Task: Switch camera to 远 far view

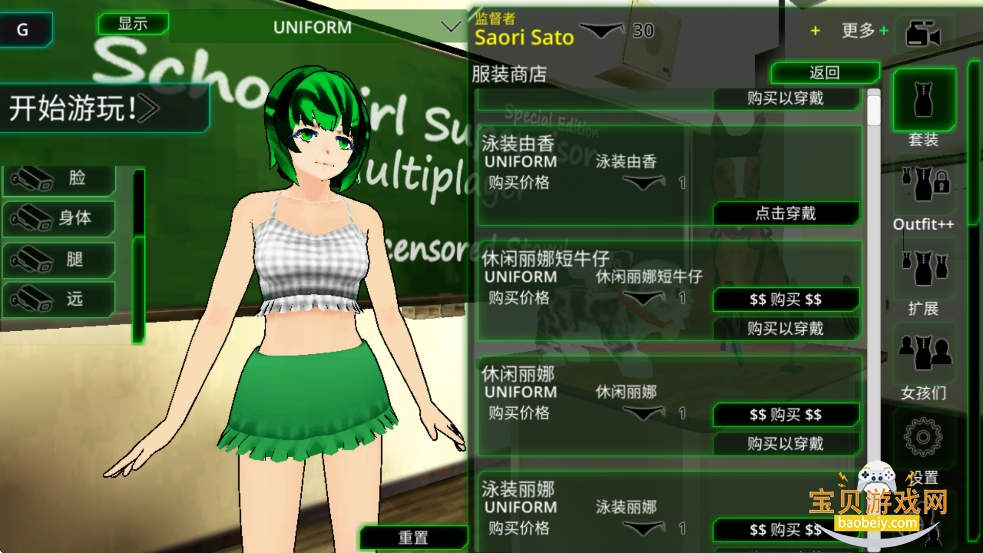Action: [60, 299]
